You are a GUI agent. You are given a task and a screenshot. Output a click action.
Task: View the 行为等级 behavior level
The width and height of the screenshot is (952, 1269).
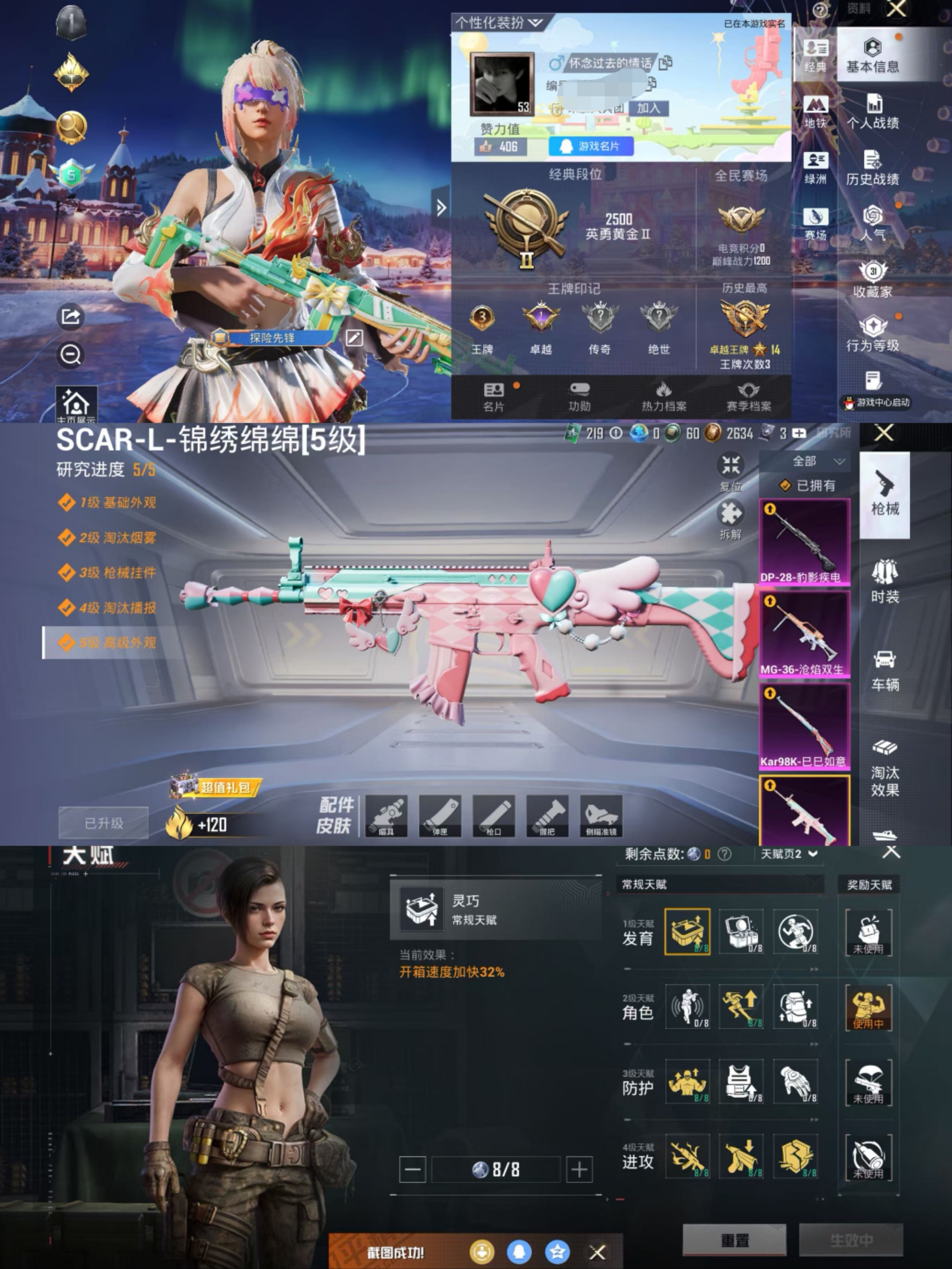(x=872, y=335)
